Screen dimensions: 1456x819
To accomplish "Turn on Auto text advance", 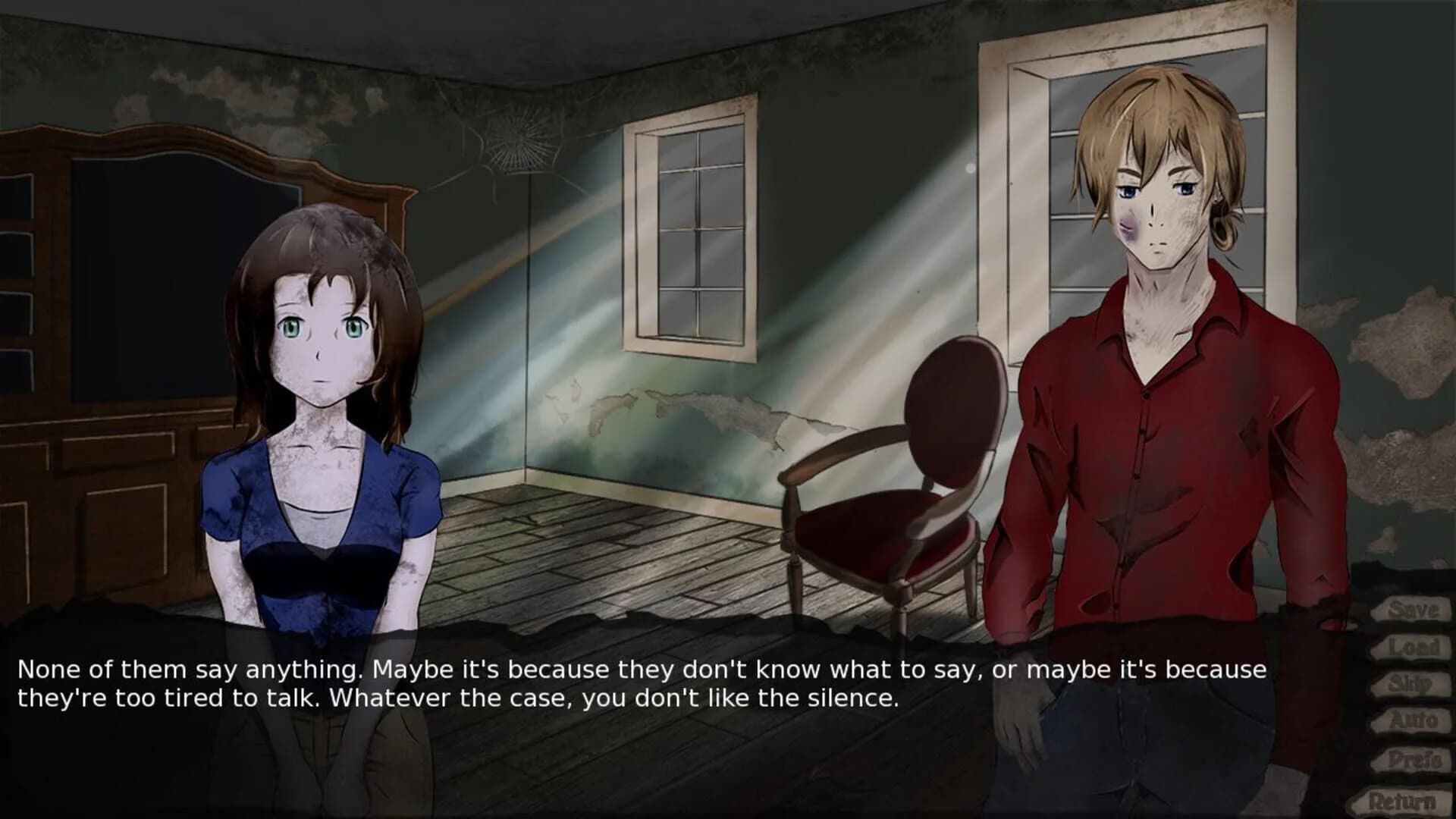I will click(x=1412, y=718).
